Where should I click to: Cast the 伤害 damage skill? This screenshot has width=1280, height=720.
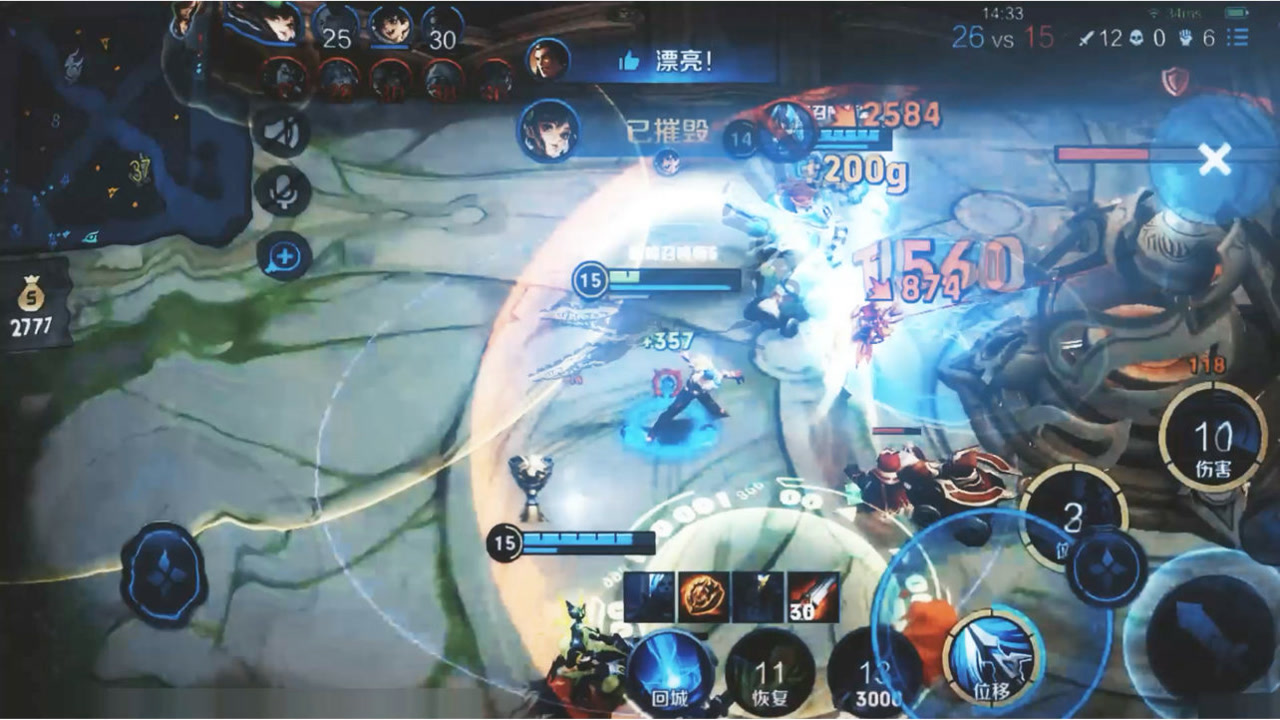tap(1213, 438)
